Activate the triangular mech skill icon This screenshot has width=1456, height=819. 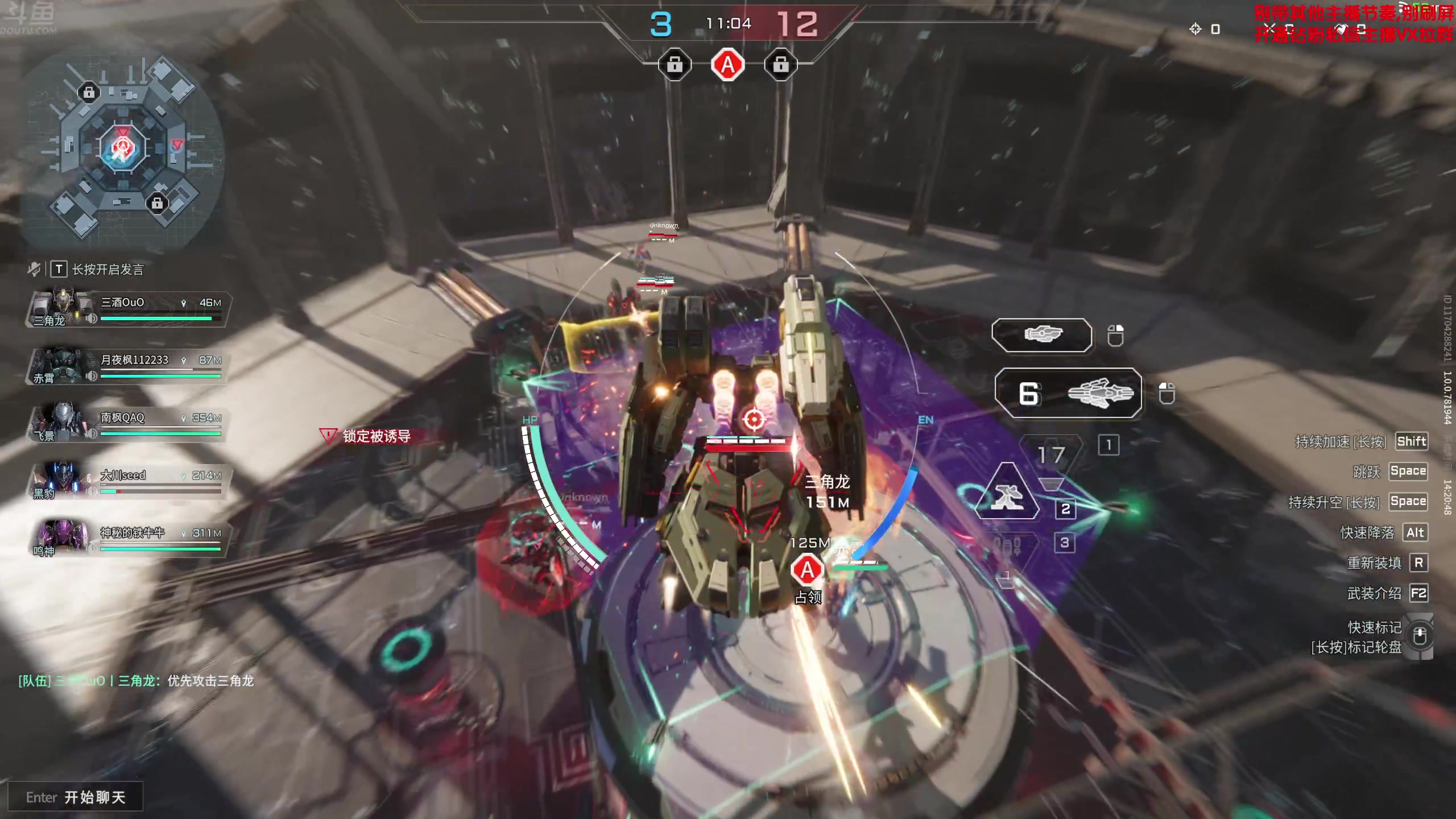point(1007,493)
